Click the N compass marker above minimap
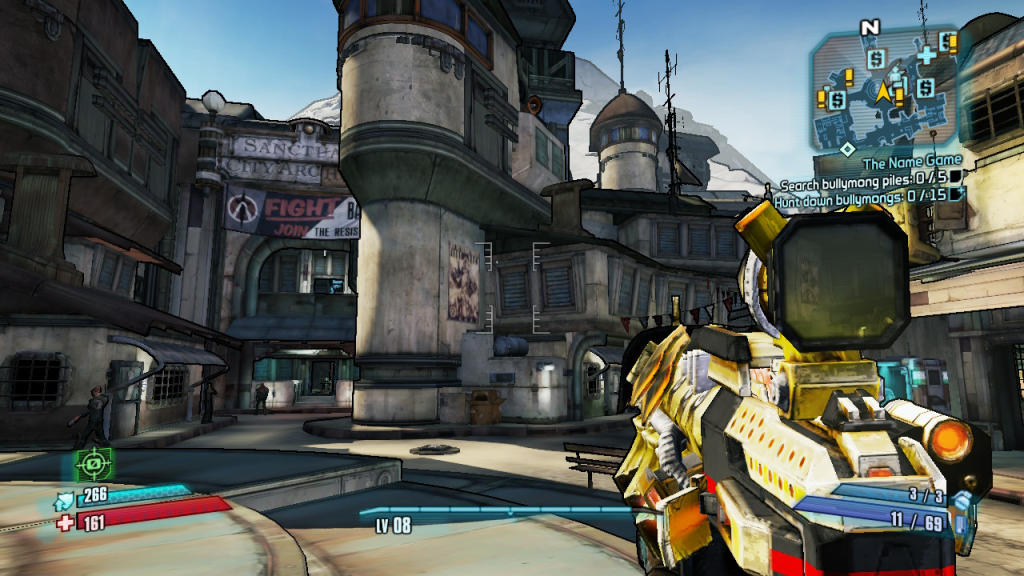The image size is (1024, 576). (870, 27)
